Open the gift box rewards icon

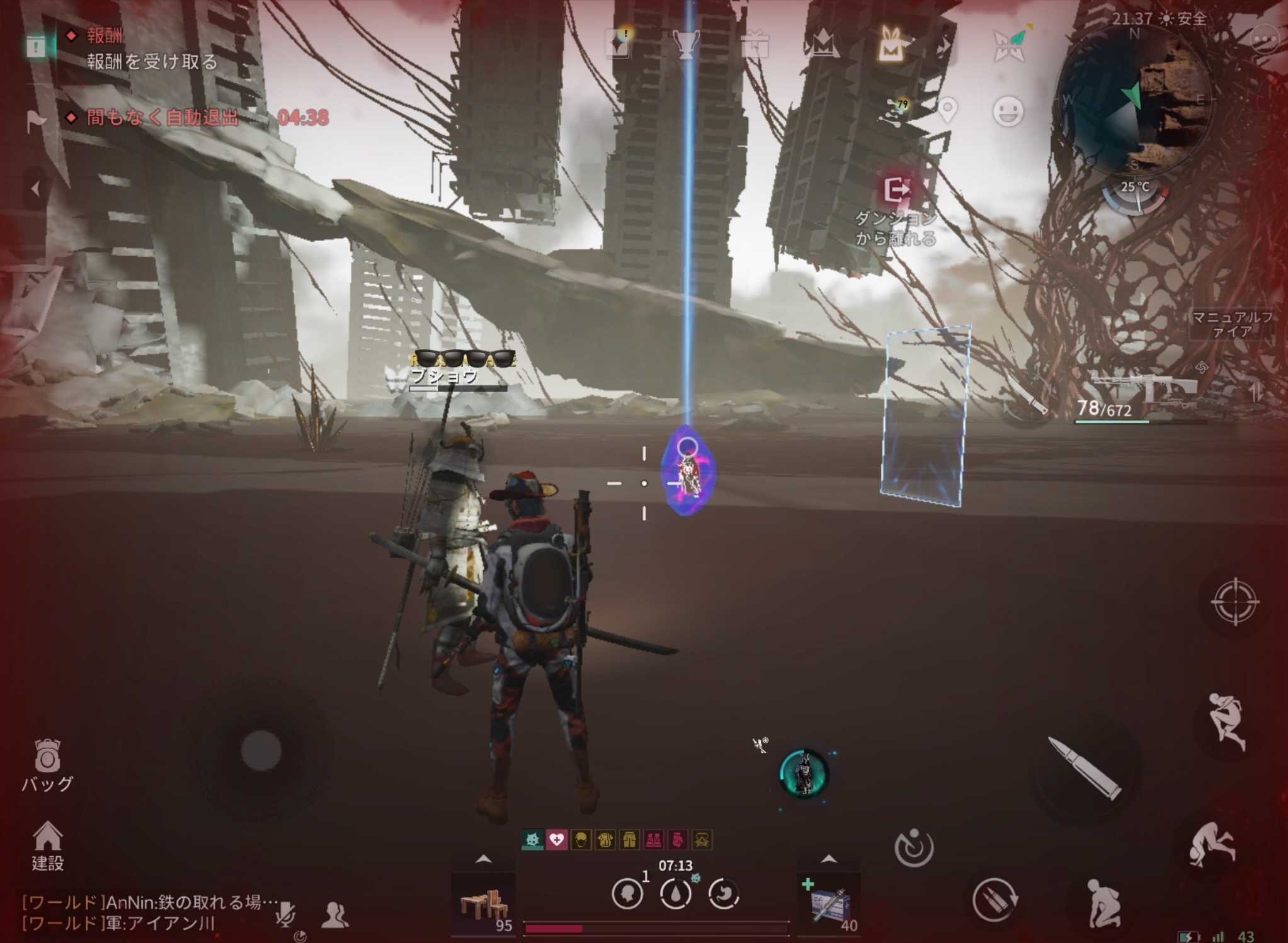point(754,45)
